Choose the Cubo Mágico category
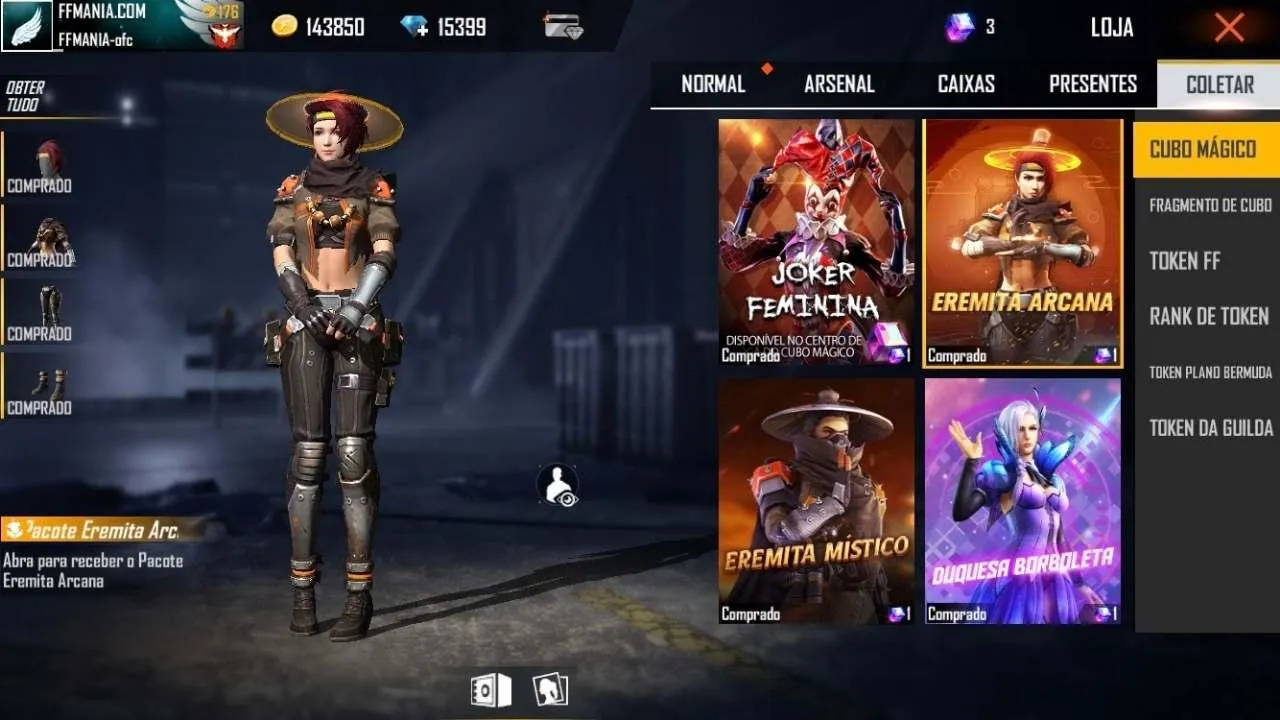Viewport: 1280px width, 720px height. click(x=1203, y=150)
